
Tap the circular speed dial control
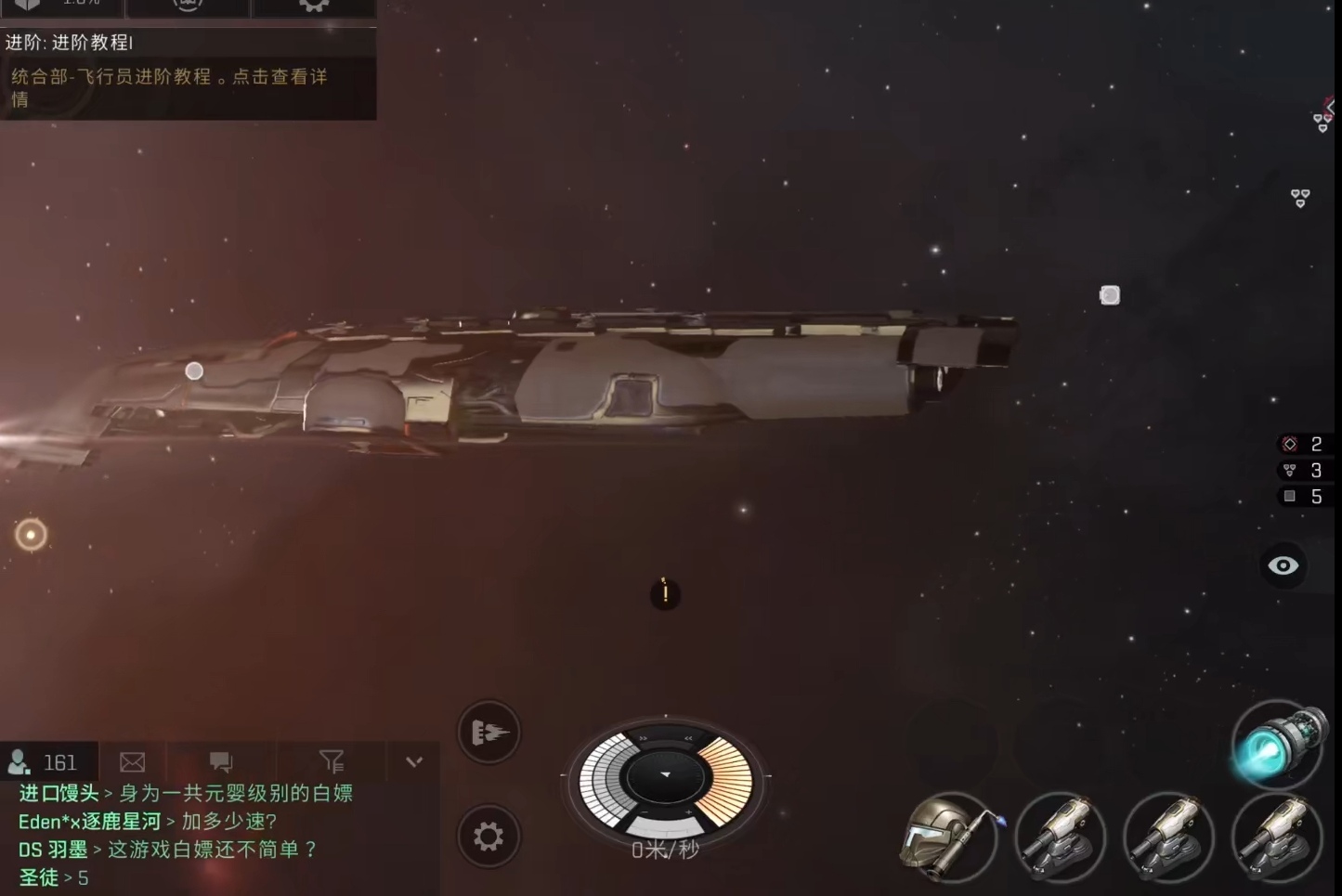(x=665, y=778)
